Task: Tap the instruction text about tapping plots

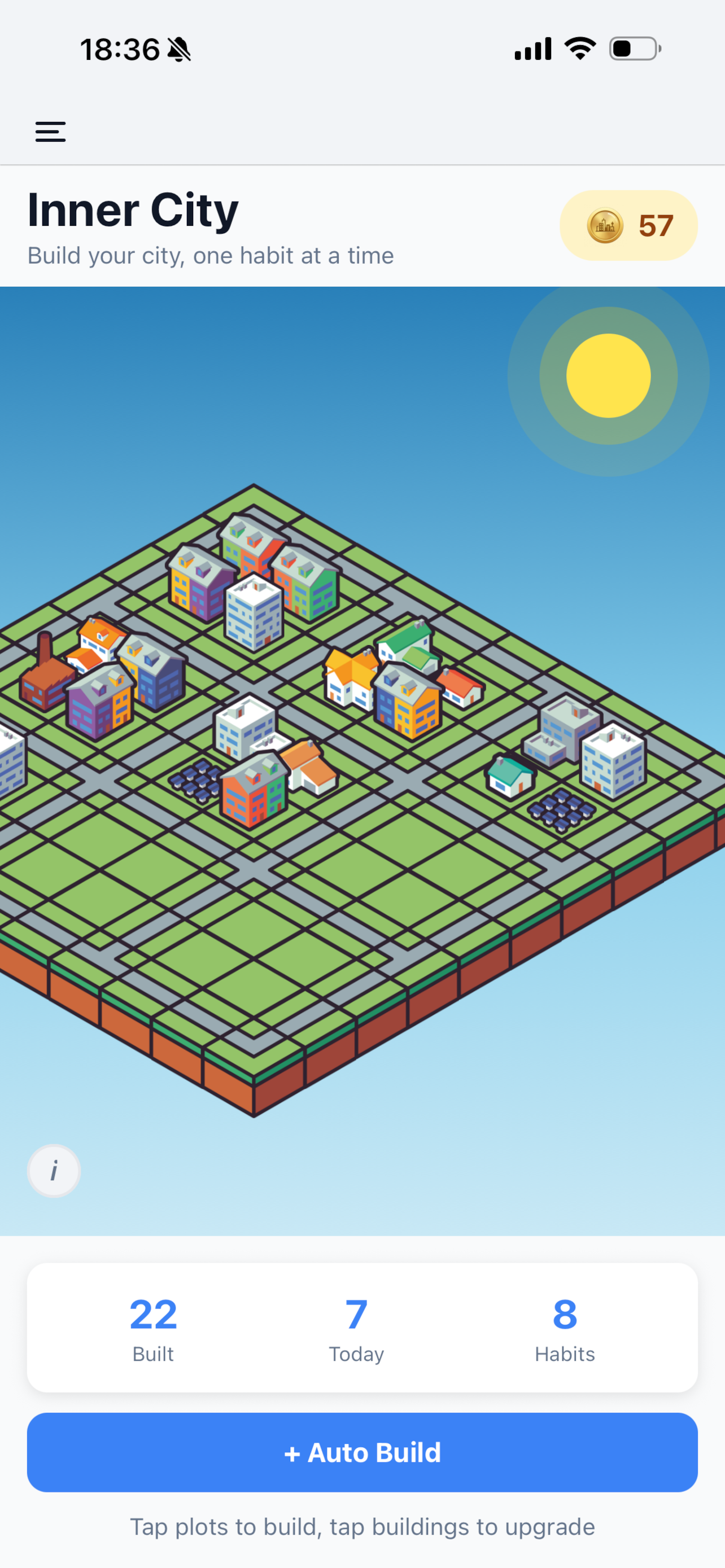Action: click(362, 1527)
